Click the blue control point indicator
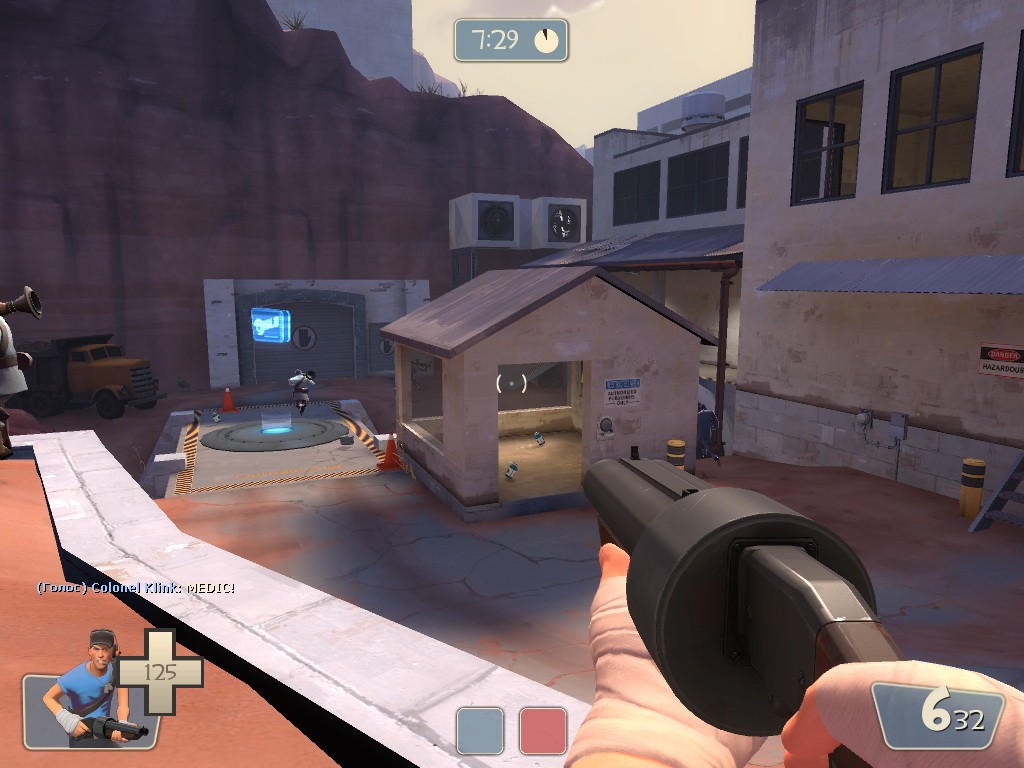Image resolution: width=1024 pixels, height=768 pixels. click(480, 730)
